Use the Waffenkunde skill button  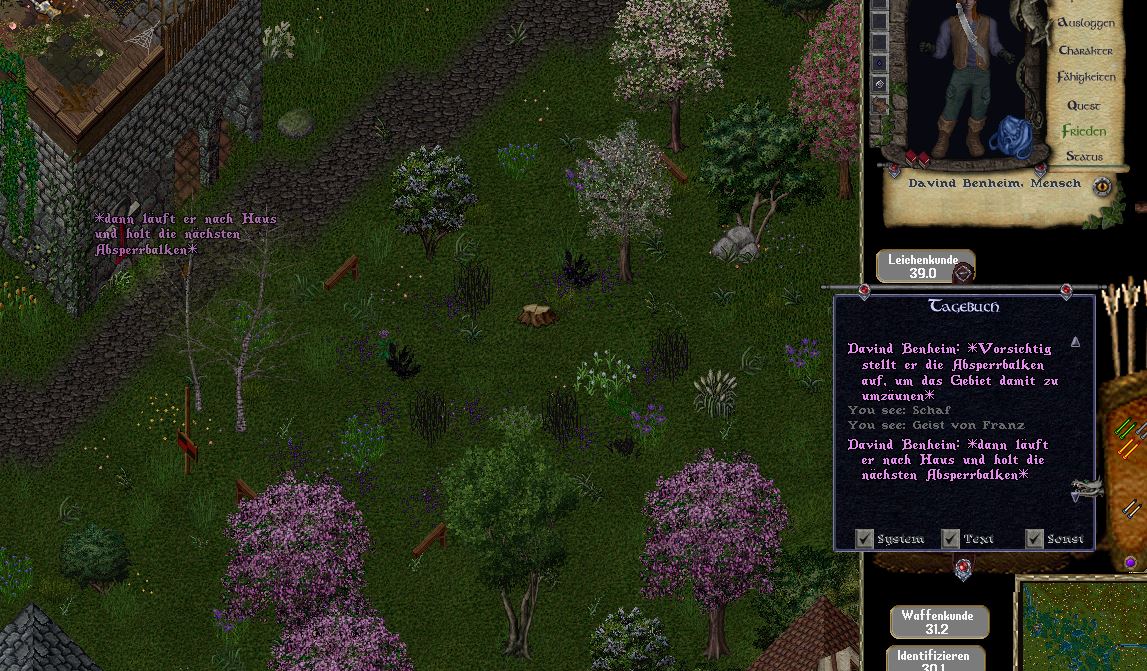[x=936, y=622]
